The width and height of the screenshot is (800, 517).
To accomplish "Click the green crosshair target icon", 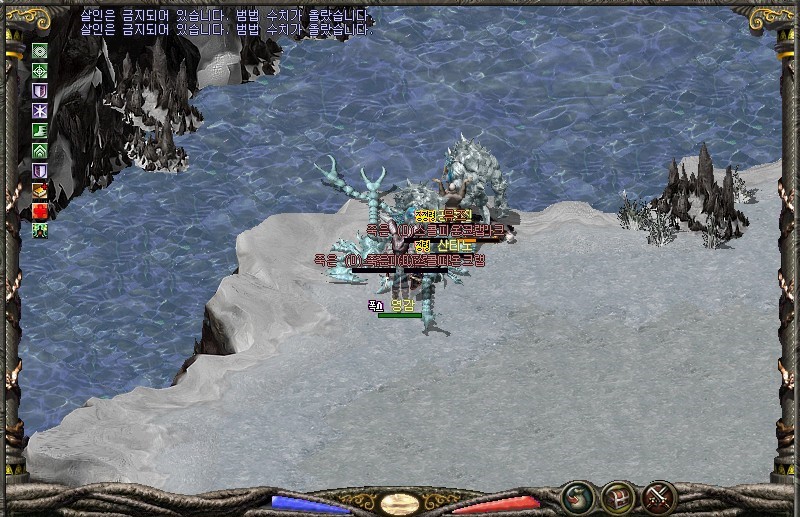I will [40, 71].
